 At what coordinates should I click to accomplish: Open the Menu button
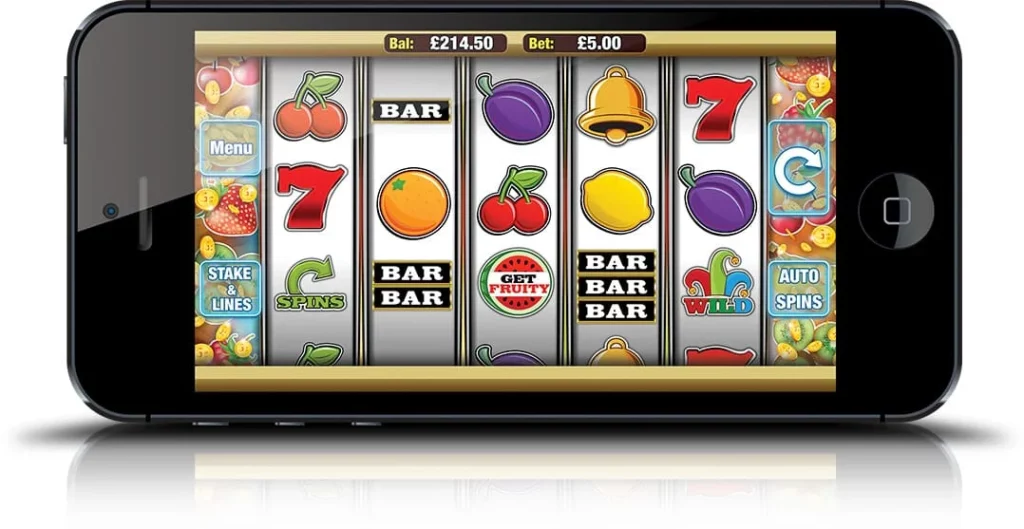(230, 148)
